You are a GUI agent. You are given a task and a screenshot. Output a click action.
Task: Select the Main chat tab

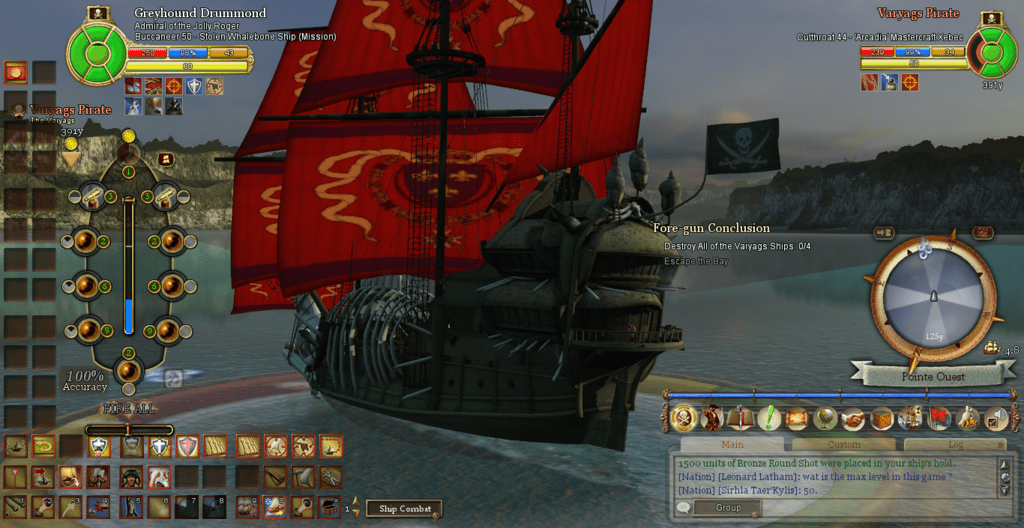pos(732,444)
